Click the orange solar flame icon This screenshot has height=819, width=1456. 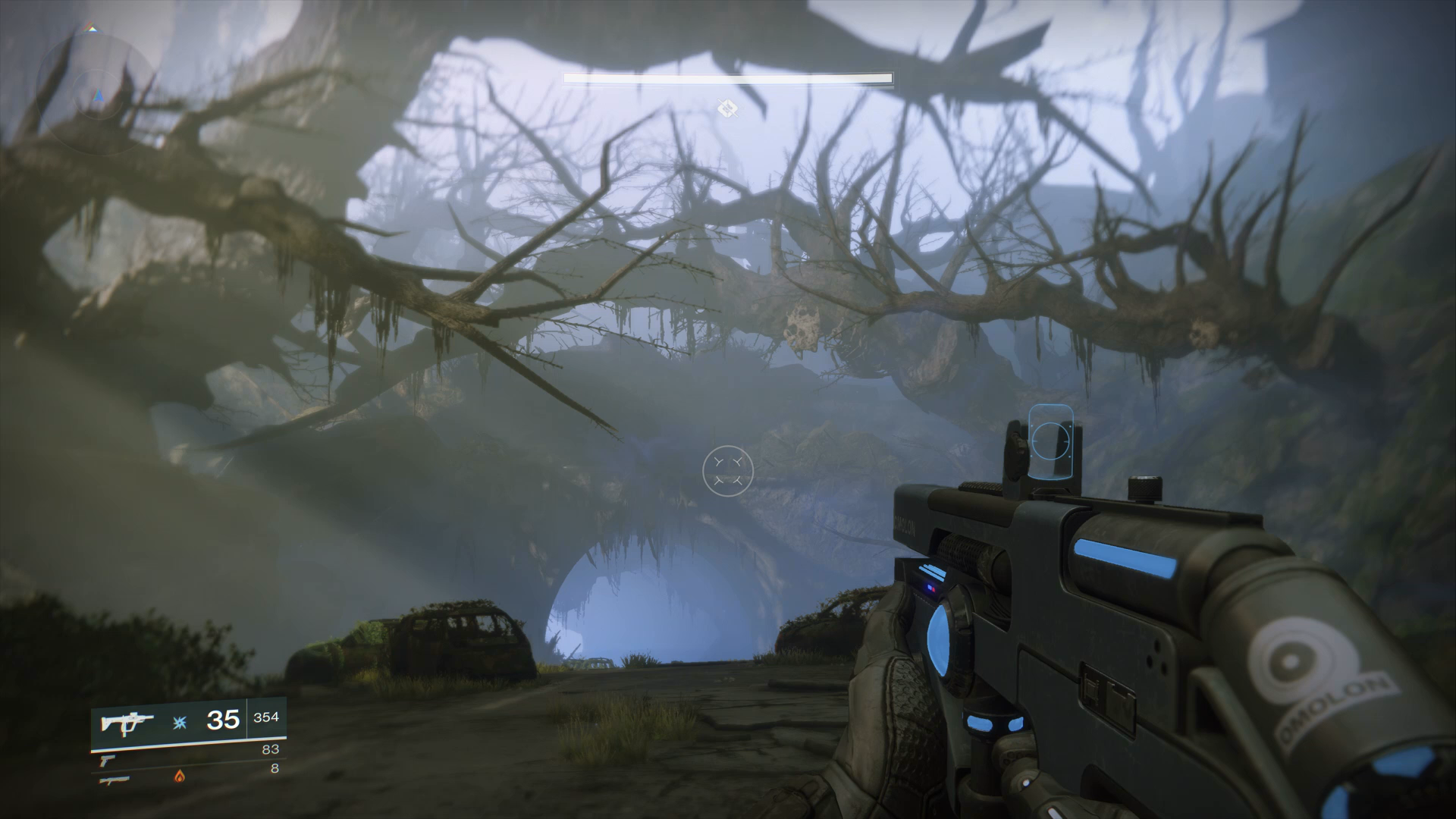pos(180,775)
